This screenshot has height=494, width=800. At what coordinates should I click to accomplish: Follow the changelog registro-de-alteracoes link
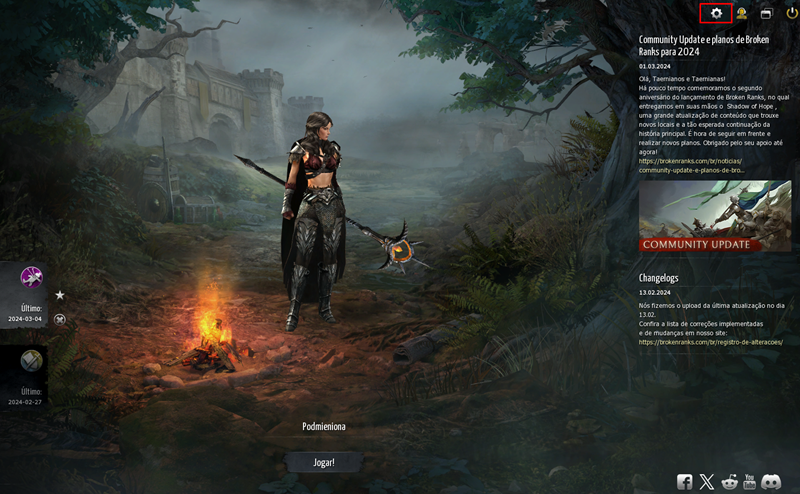pyautogui.click(x=710, y=342)
